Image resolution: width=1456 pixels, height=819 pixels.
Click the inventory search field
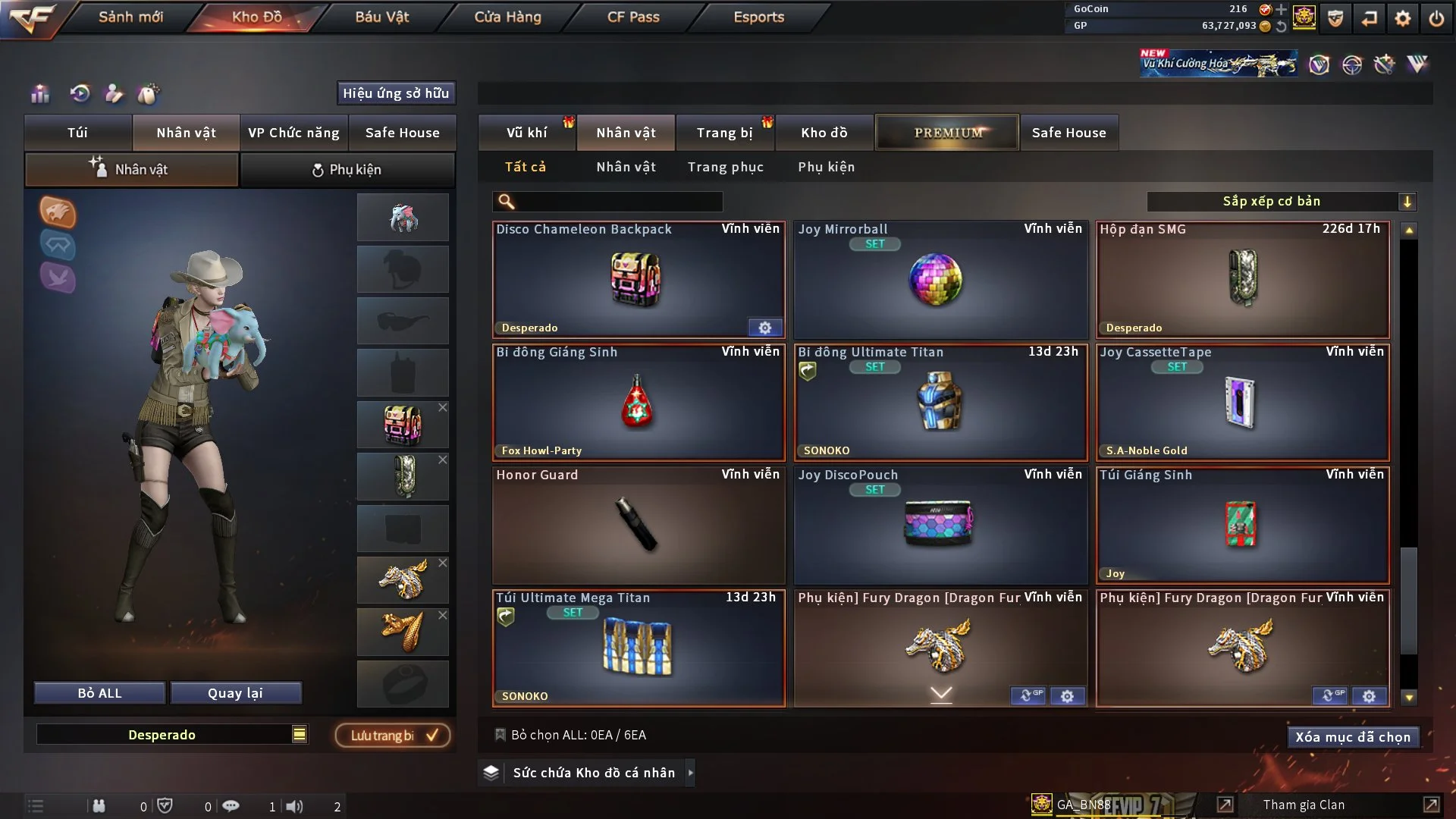(618, 201)
